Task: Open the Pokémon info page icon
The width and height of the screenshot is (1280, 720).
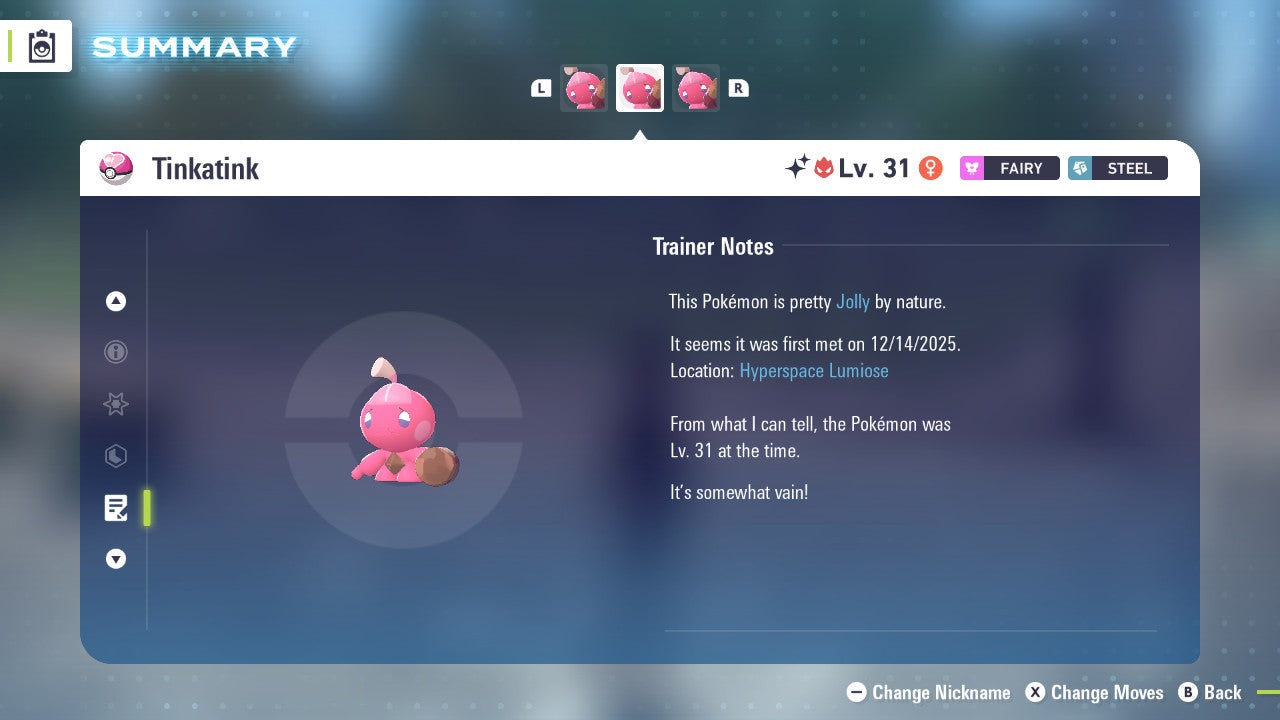Action: click(x=116, y=352)
